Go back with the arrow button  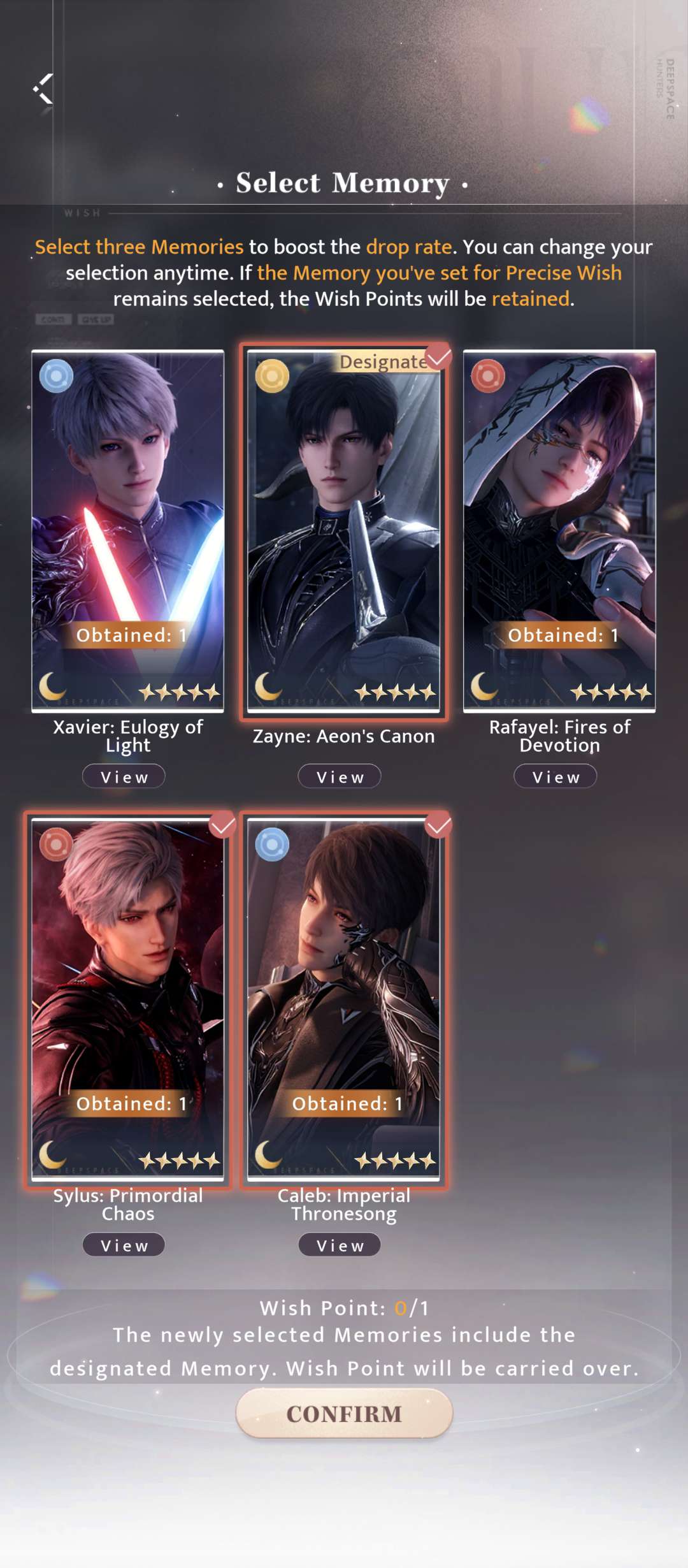43,89
